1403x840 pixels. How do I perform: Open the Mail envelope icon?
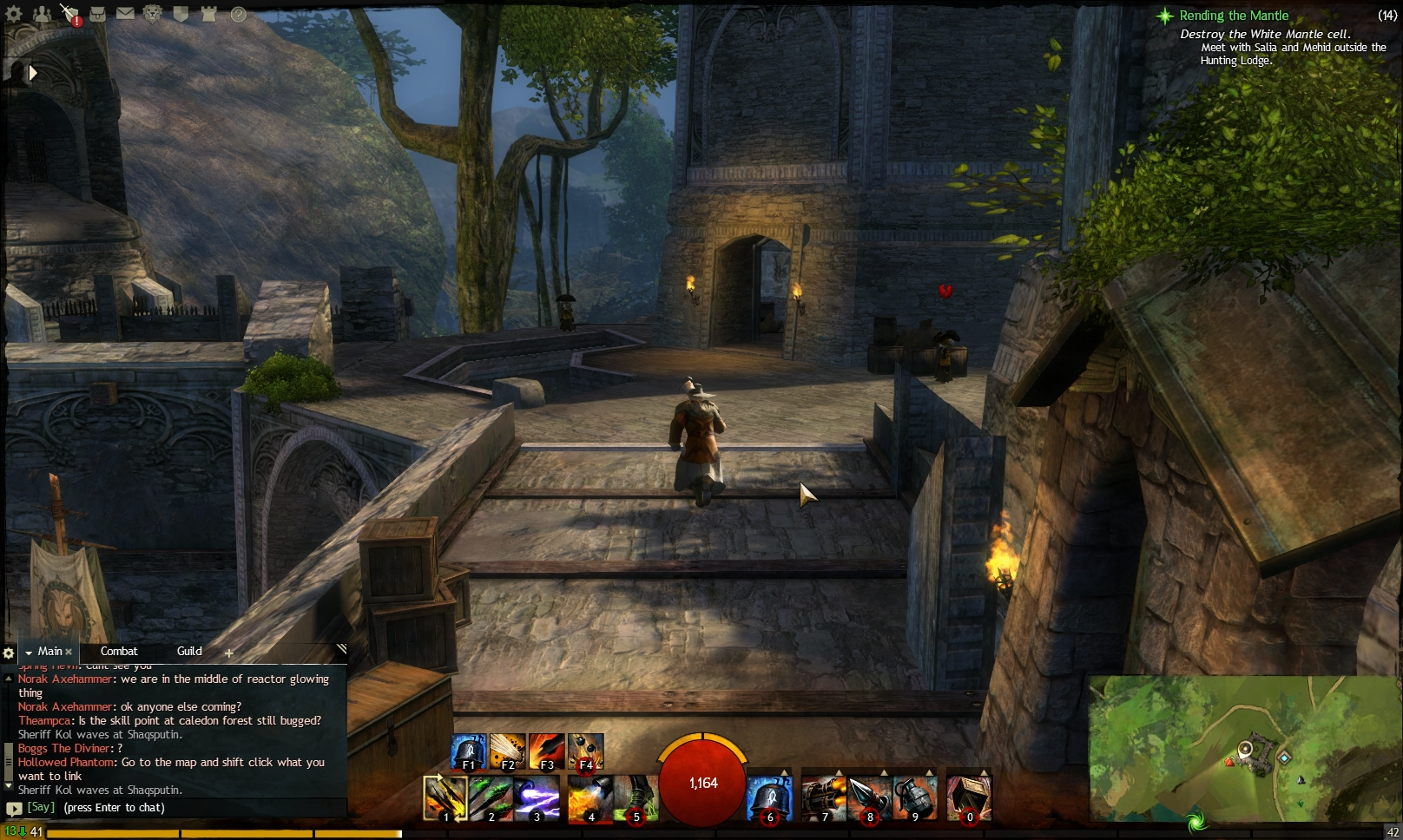tap(125, 13)
